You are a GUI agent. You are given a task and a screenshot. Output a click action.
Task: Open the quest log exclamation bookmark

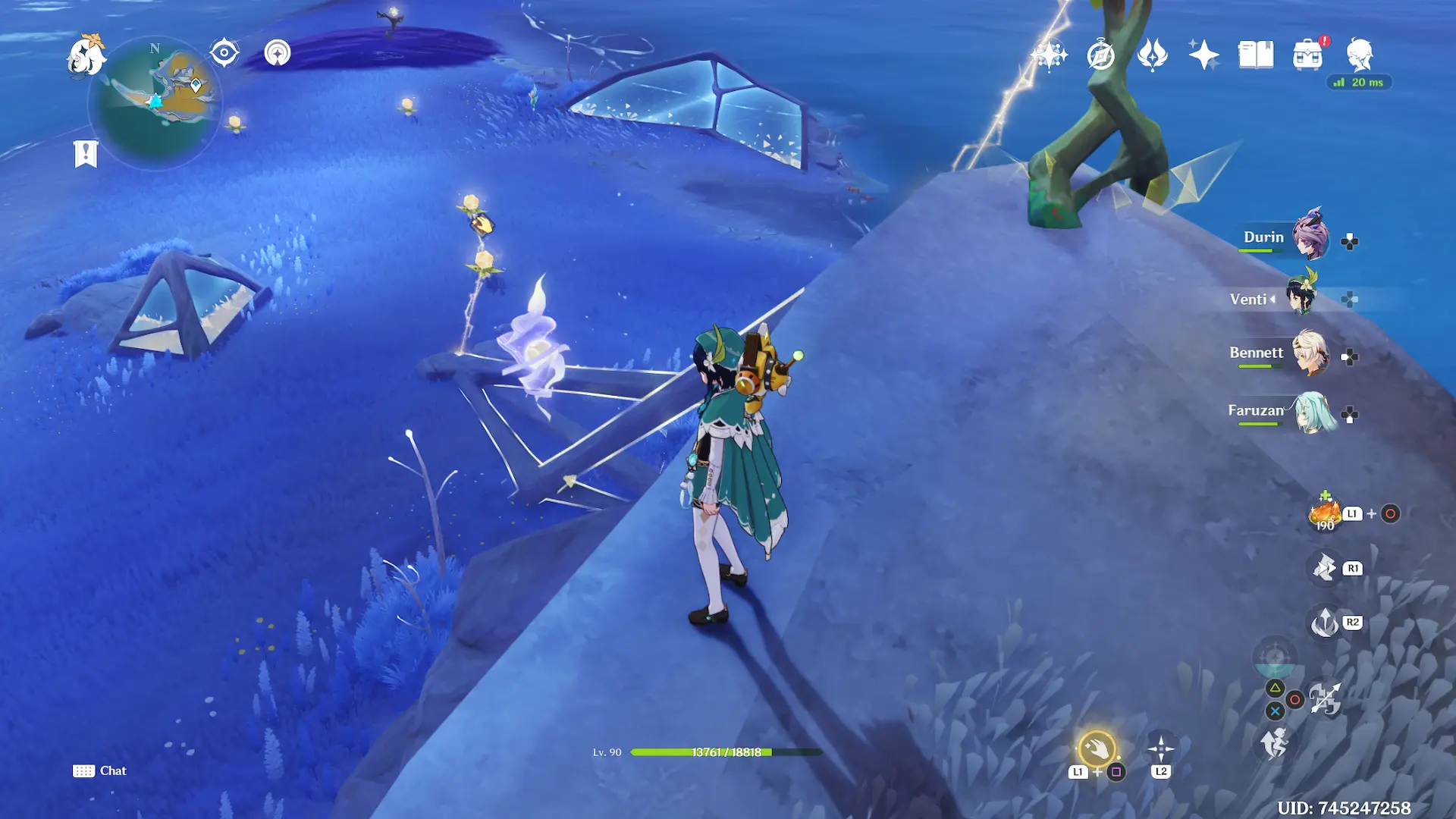coord(86,154)
